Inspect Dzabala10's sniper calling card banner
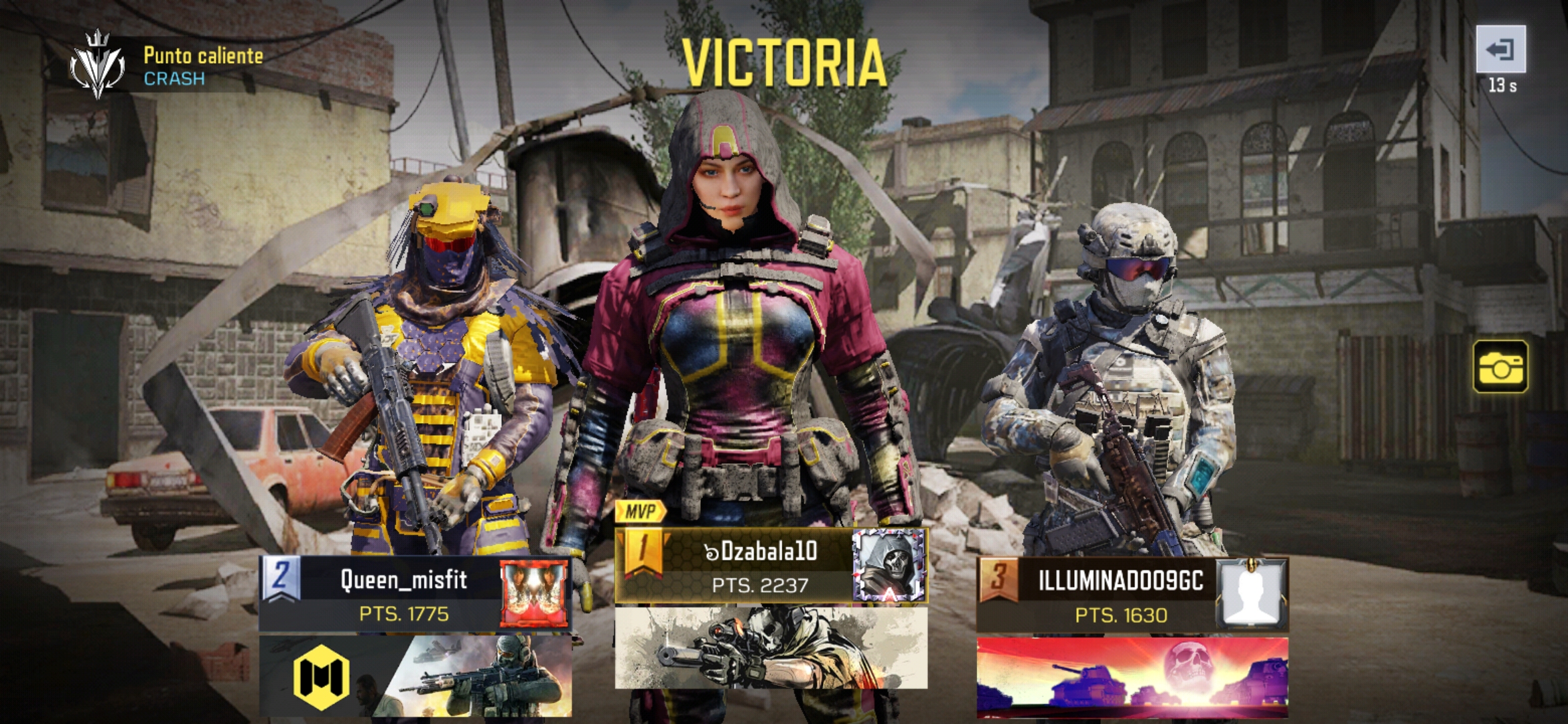Image resolution: width=1568 pixels, height=724 pixels. (771, 648)
